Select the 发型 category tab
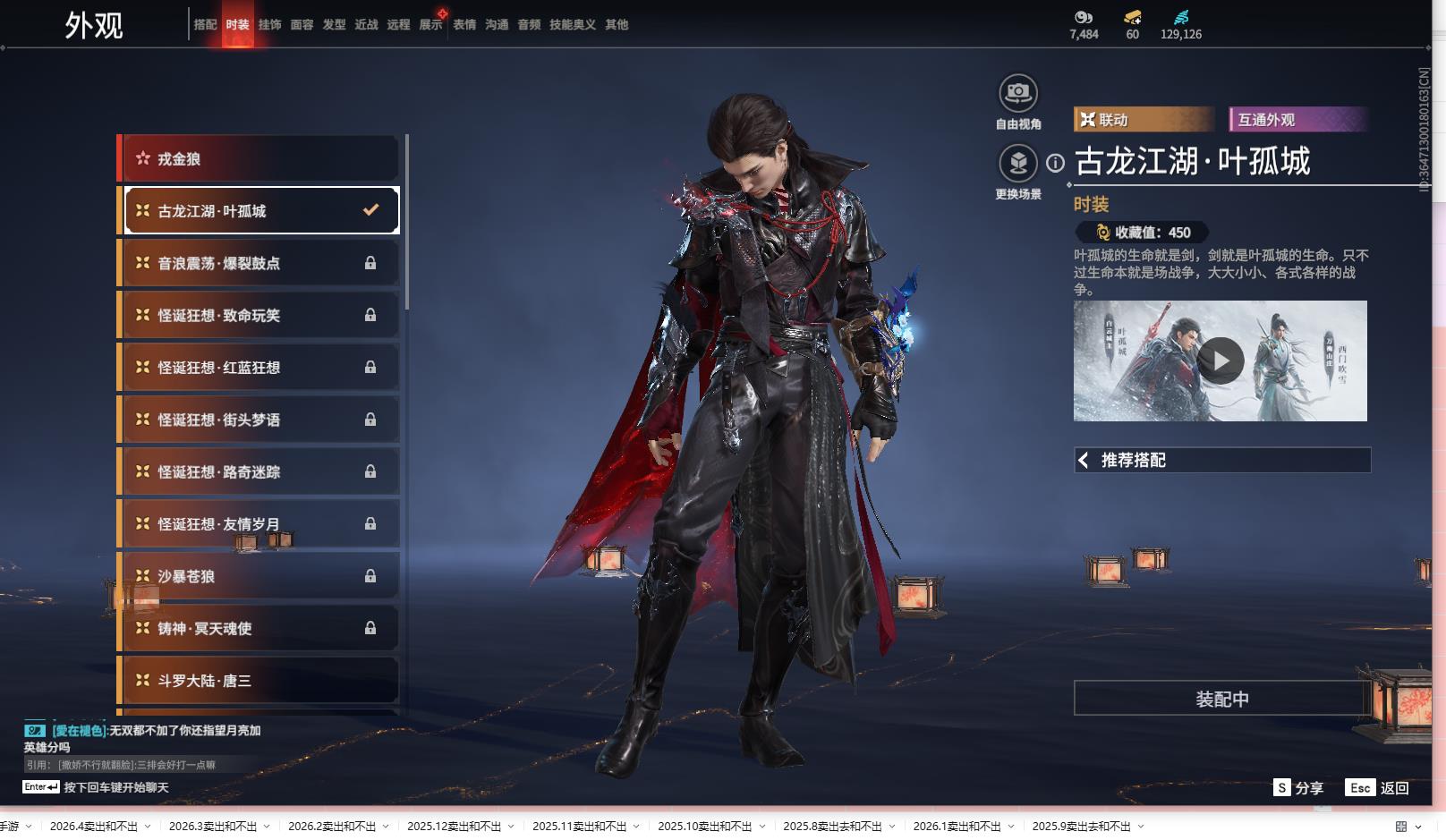Viewport: 1446px width, 840px height. pyautogui.click(x=334, y=25)
